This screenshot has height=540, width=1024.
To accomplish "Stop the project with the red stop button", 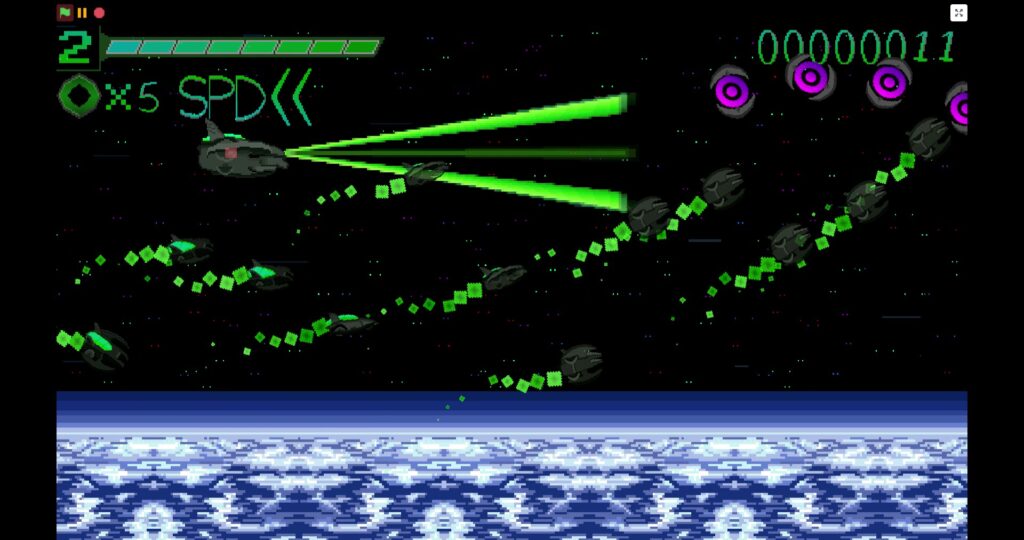I will coord(99,13).
